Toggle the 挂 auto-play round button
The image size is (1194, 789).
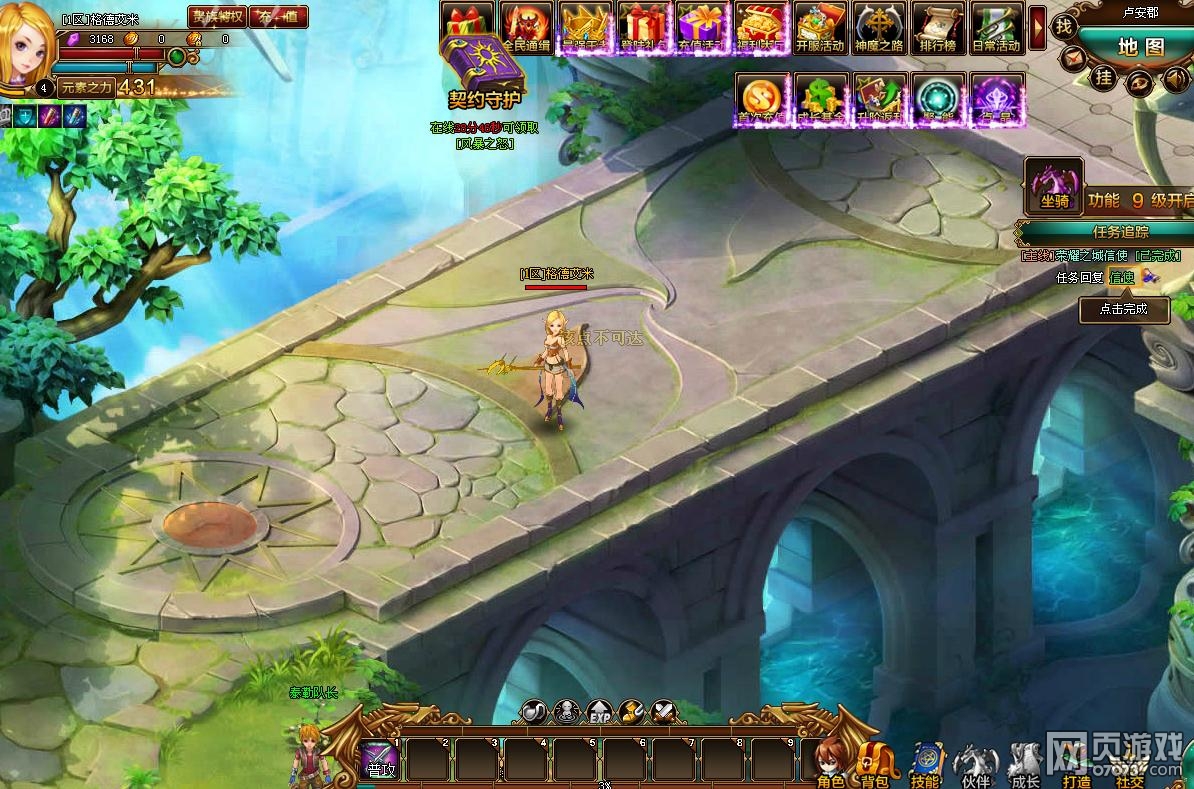click(1104, 77)
